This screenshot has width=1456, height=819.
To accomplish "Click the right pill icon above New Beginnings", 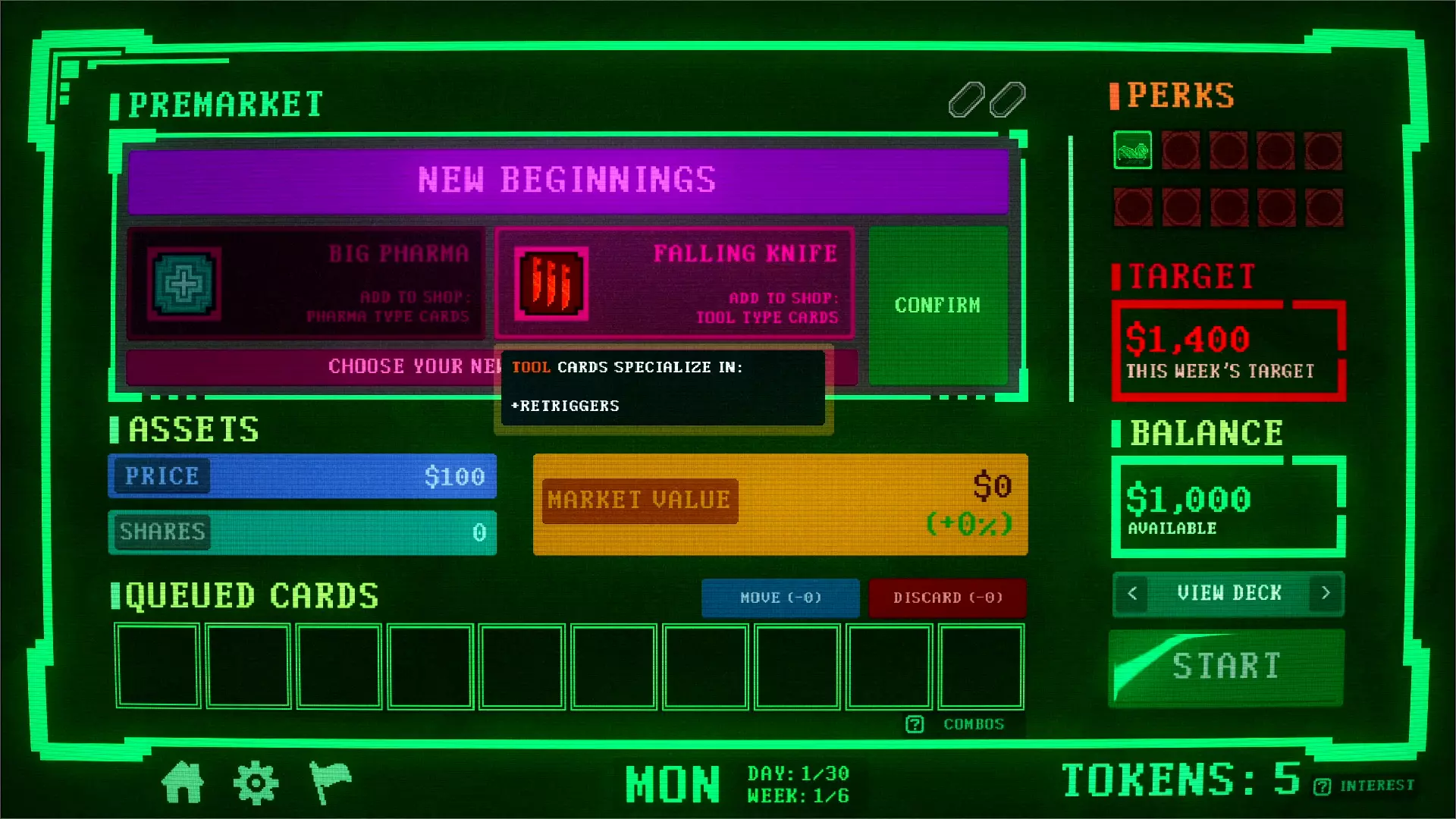I will coord(1009,99).
